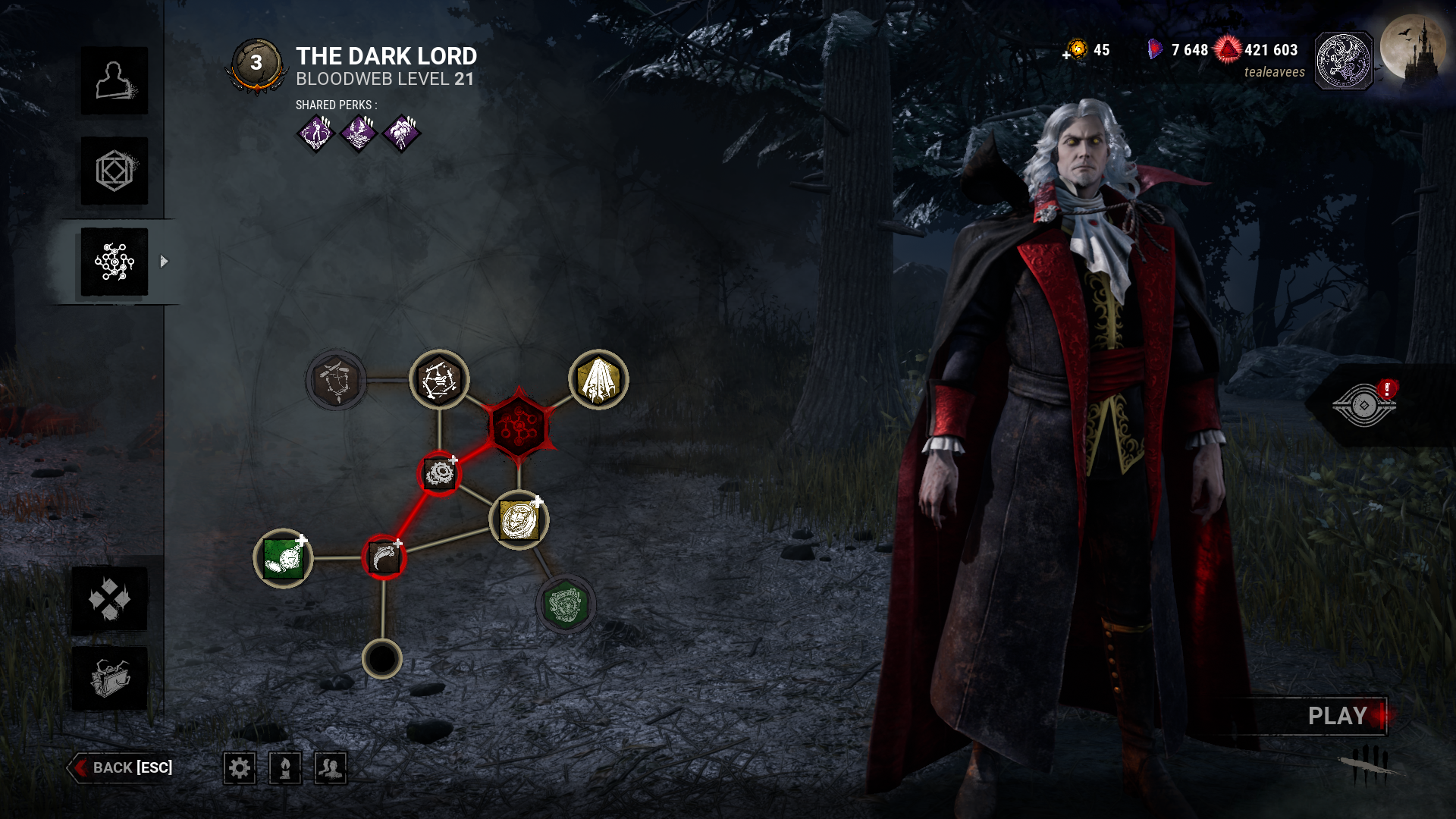This screenshot has width=1456, height=819.
Task: Open settings with the gear icon
Action: pos(240,767)
